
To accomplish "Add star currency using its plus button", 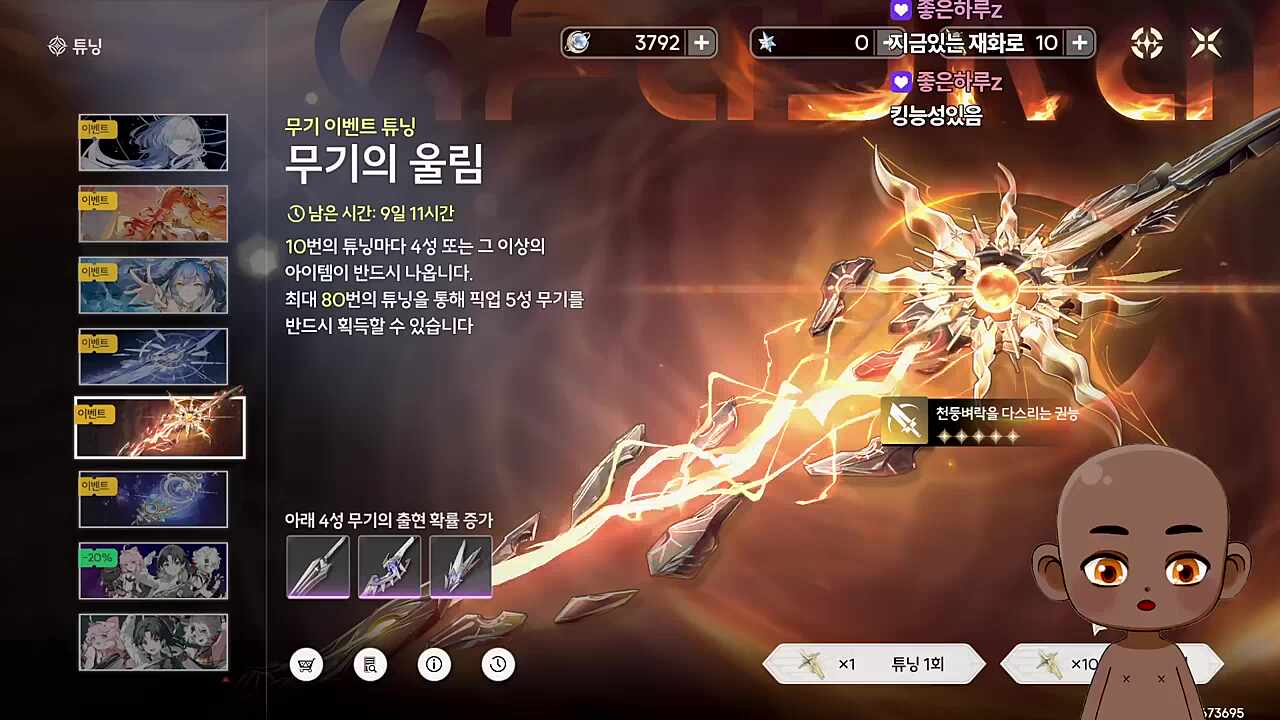I will pos(1078,42).
